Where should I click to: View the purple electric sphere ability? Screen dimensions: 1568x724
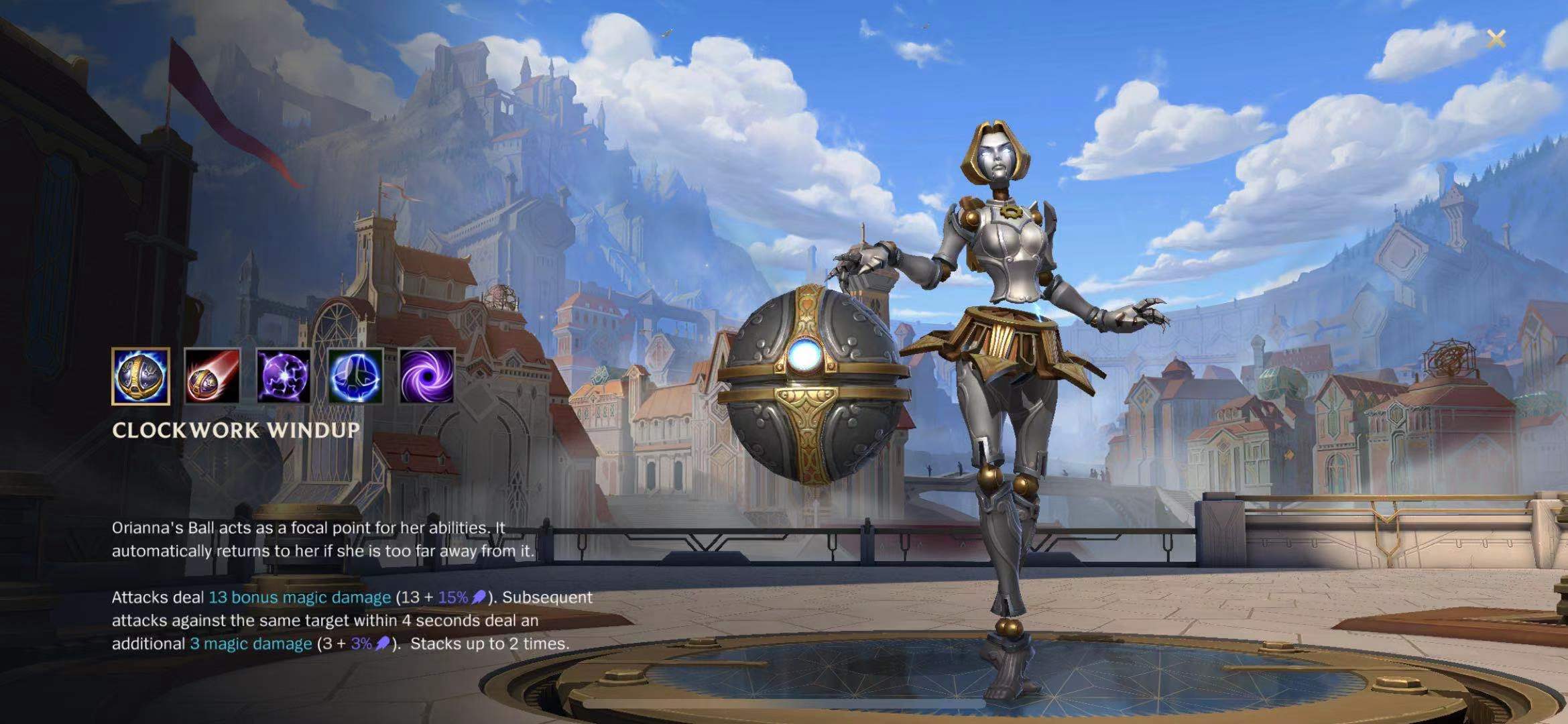click(x=284, y=376)
